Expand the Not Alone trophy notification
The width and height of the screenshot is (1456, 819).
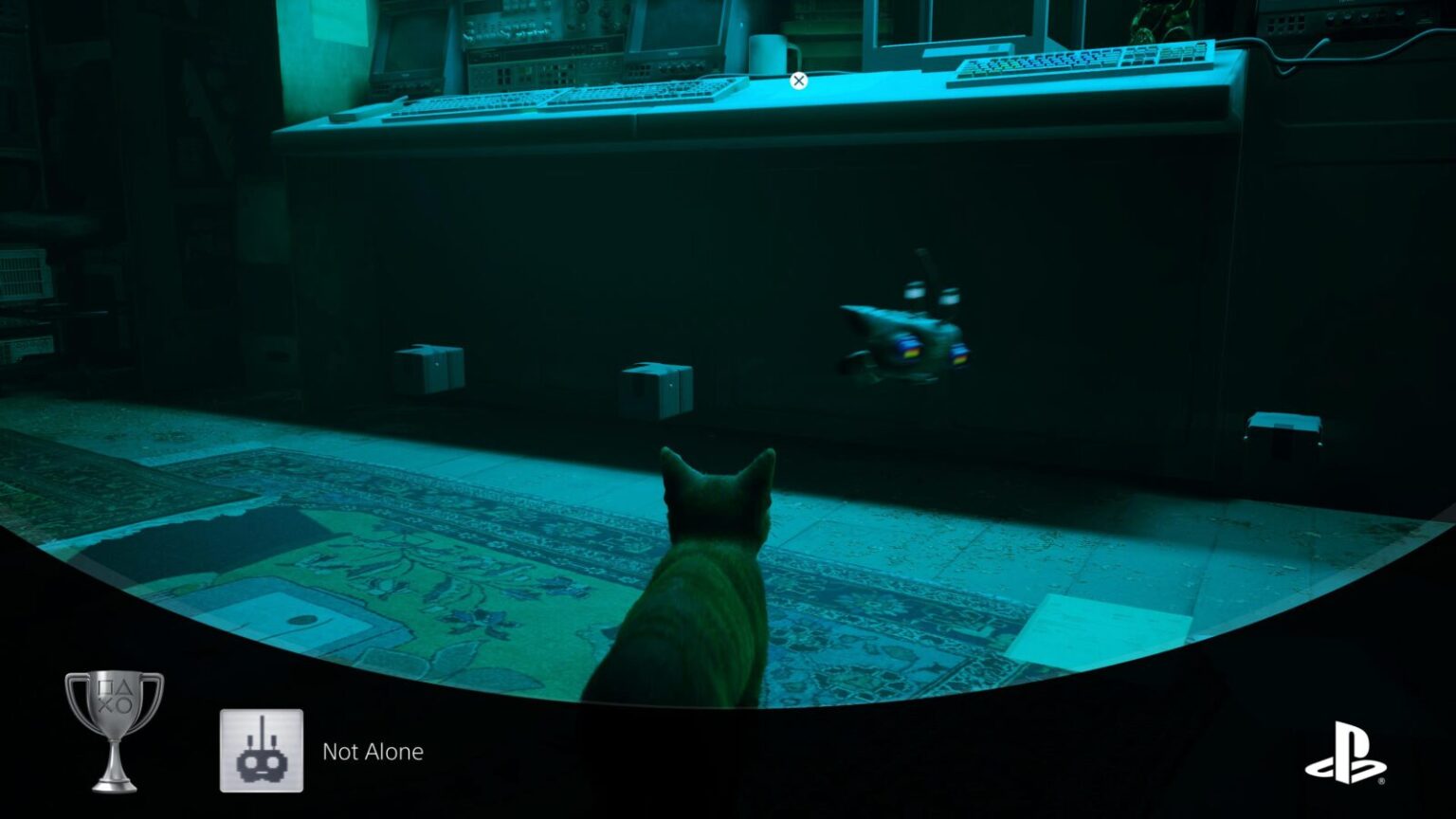tap(370, 752)
